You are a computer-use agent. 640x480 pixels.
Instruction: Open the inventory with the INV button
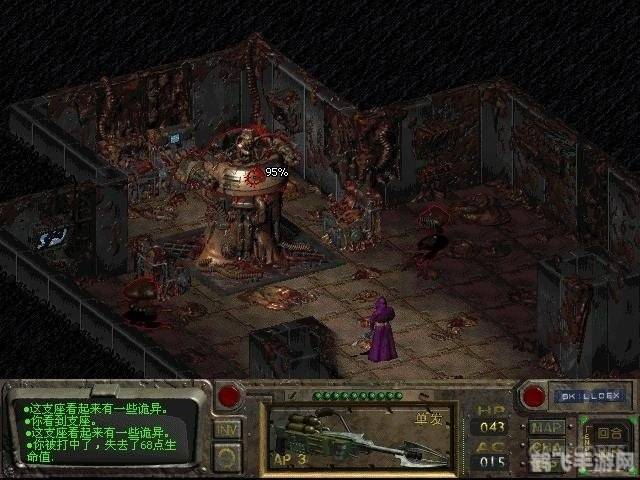(228, 430)
